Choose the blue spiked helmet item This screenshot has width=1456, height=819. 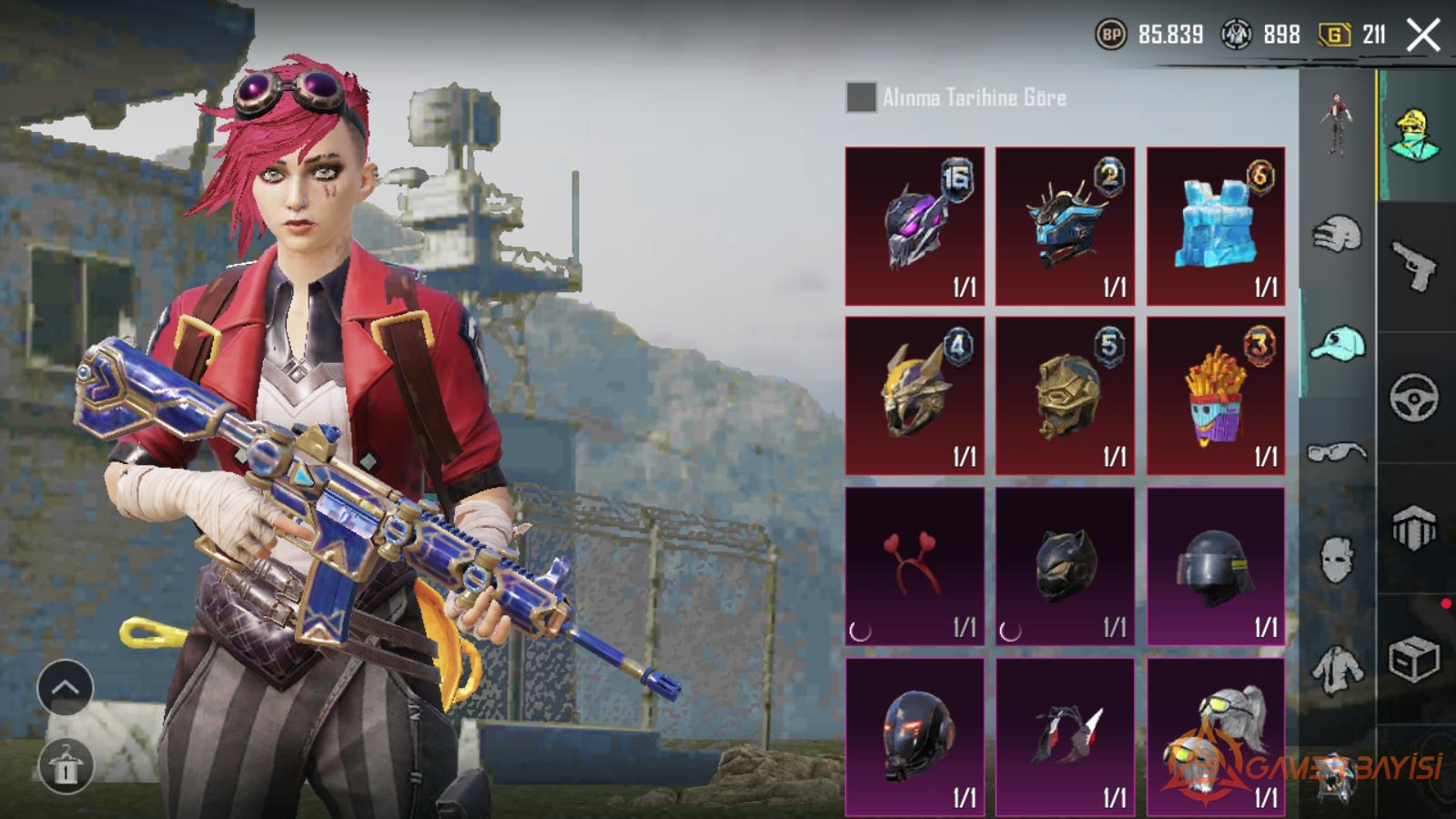(1065, 226)
